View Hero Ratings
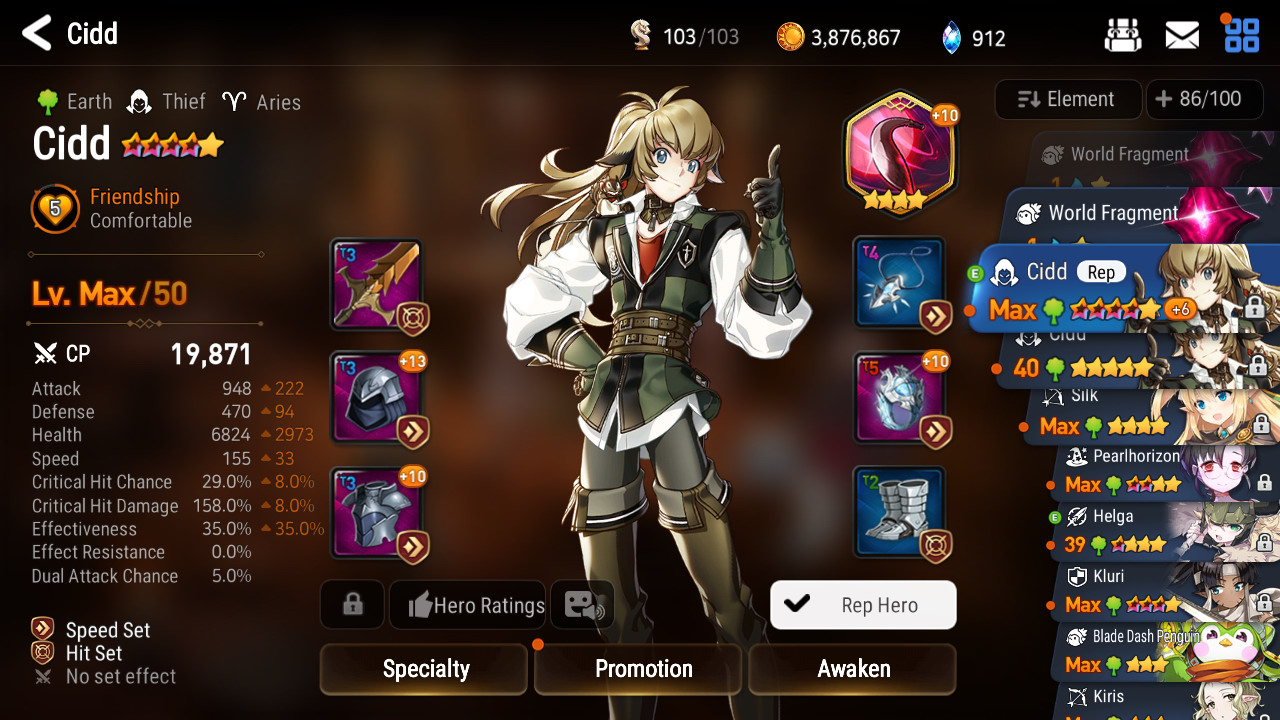Viewport: 1280px width, 720px height. [x=475, y=605]
